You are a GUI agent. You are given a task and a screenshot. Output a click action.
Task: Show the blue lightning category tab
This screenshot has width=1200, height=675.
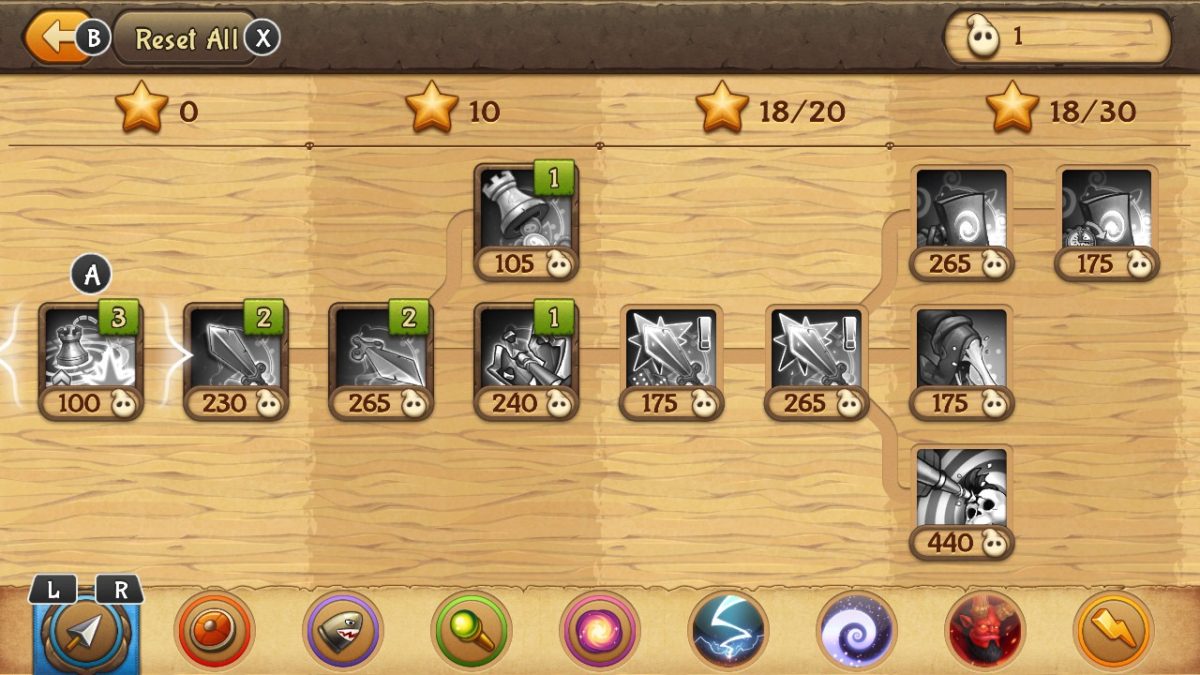(x=728, y=630)
